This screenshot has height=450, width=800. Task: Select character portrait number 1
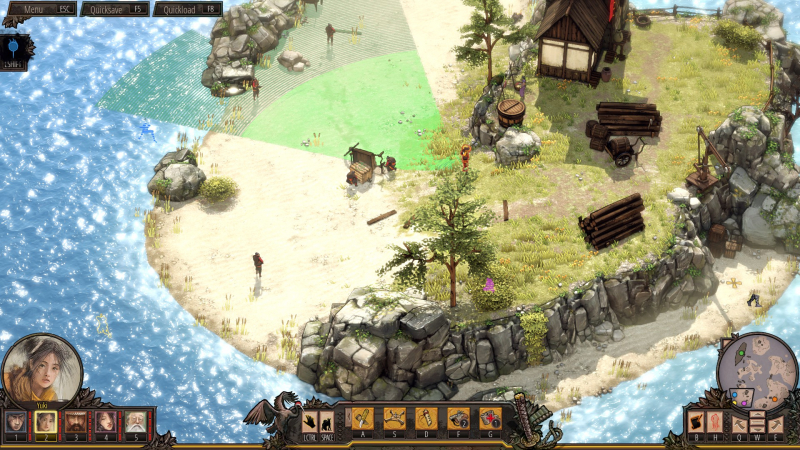(x=16, y=422)
